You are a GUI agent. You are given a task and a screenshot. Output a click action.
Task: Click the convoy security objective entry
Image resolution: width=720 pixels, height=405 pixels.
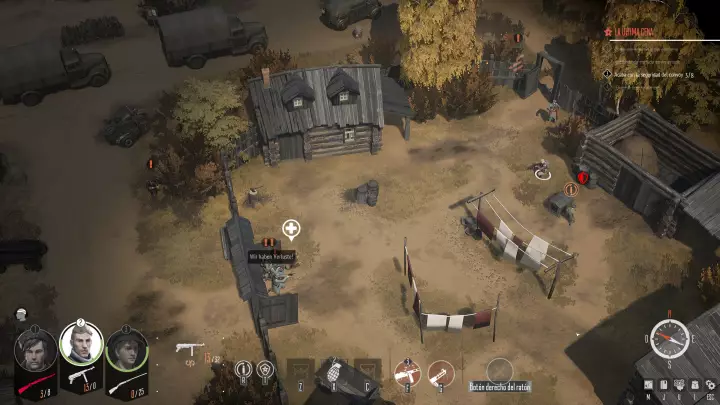[655, 72]
